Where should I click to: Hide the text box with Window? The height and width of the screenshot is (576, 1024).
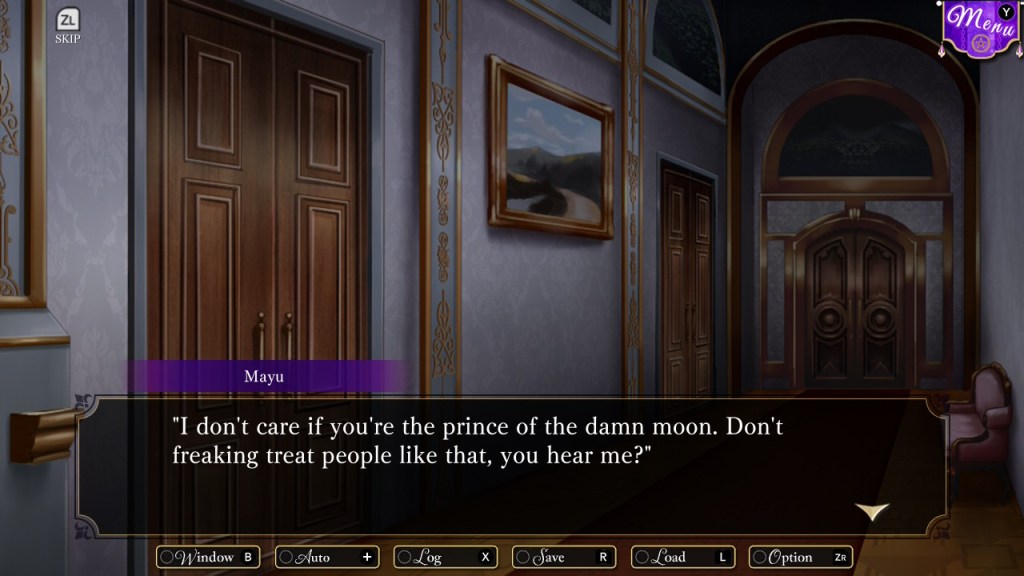coord(208,557)
